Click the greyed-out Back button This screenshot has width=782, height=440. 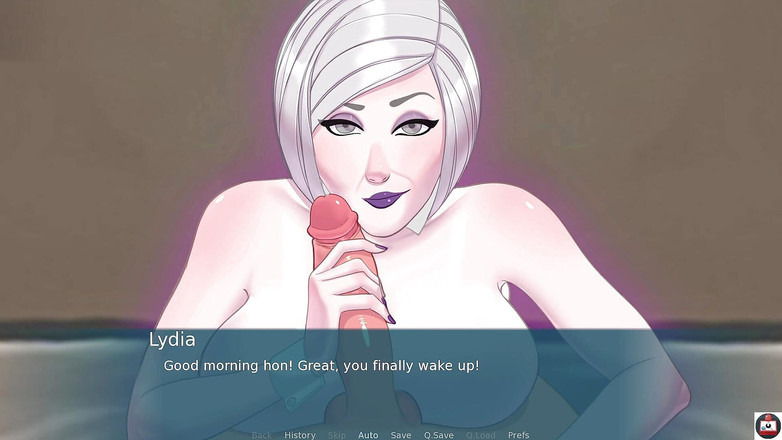click(x=262, y=435)
